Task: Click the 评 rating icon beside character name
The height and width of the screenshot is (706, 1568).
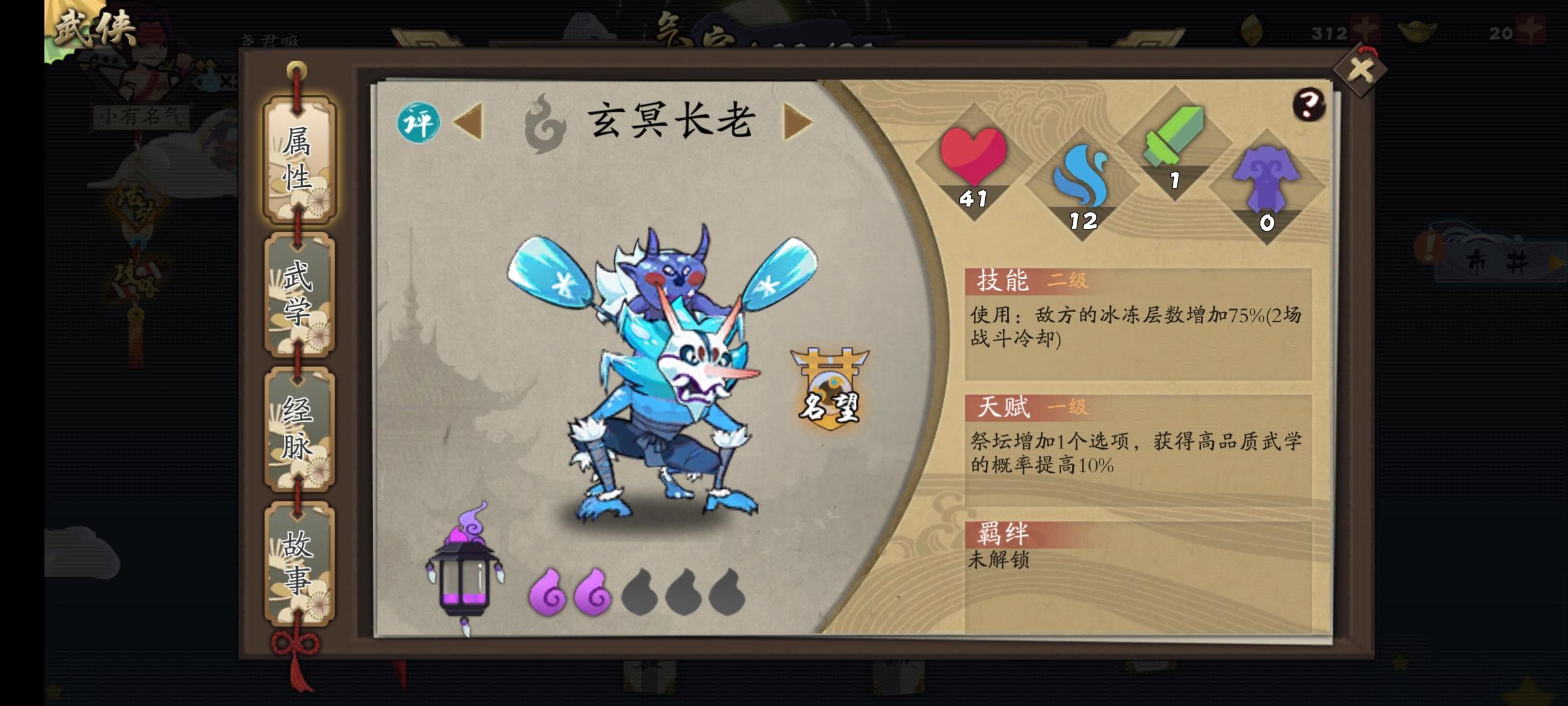Action: pos(418,121)
